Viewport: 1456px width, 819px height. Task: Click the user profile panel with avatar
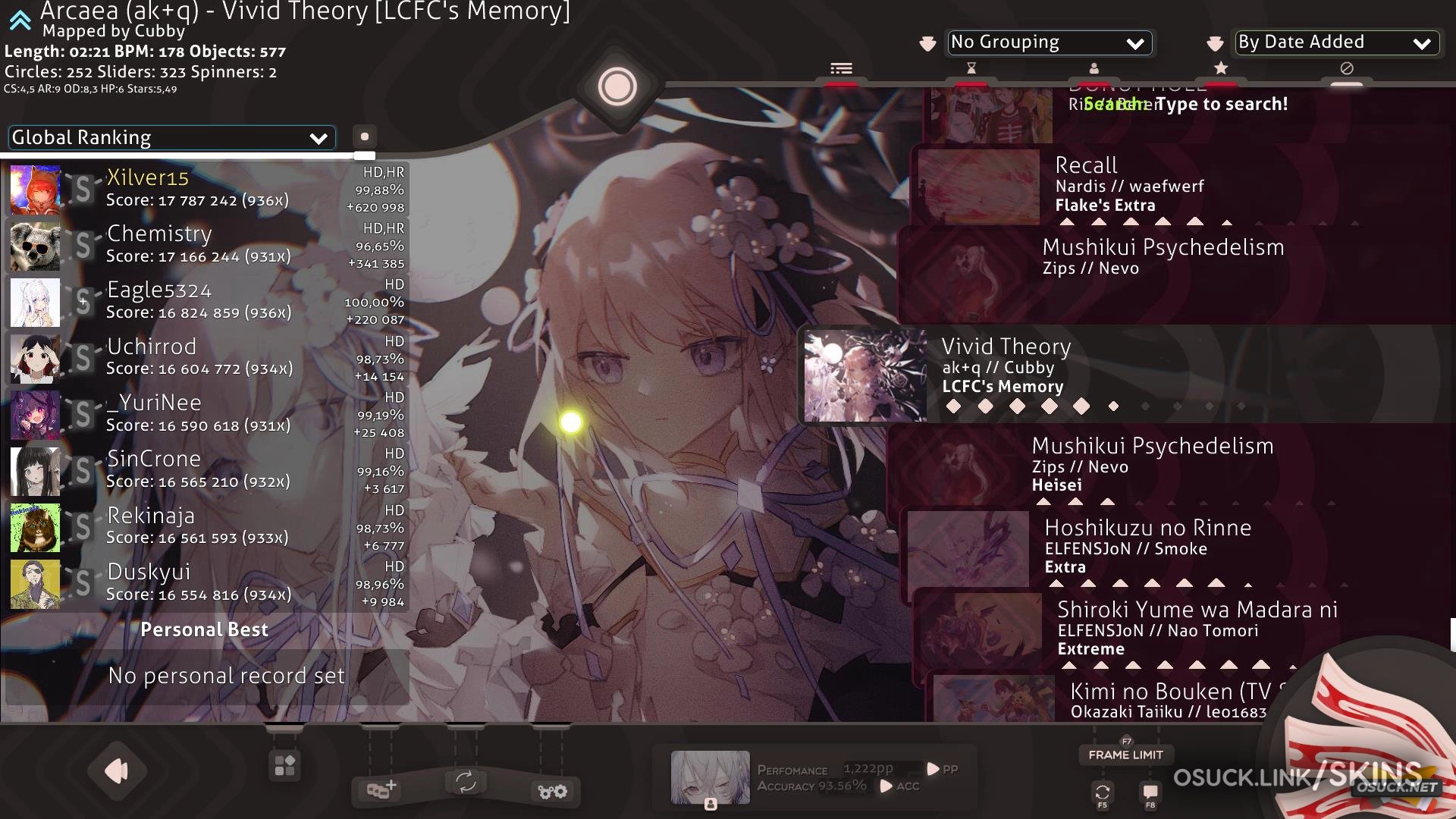point(811,777)
